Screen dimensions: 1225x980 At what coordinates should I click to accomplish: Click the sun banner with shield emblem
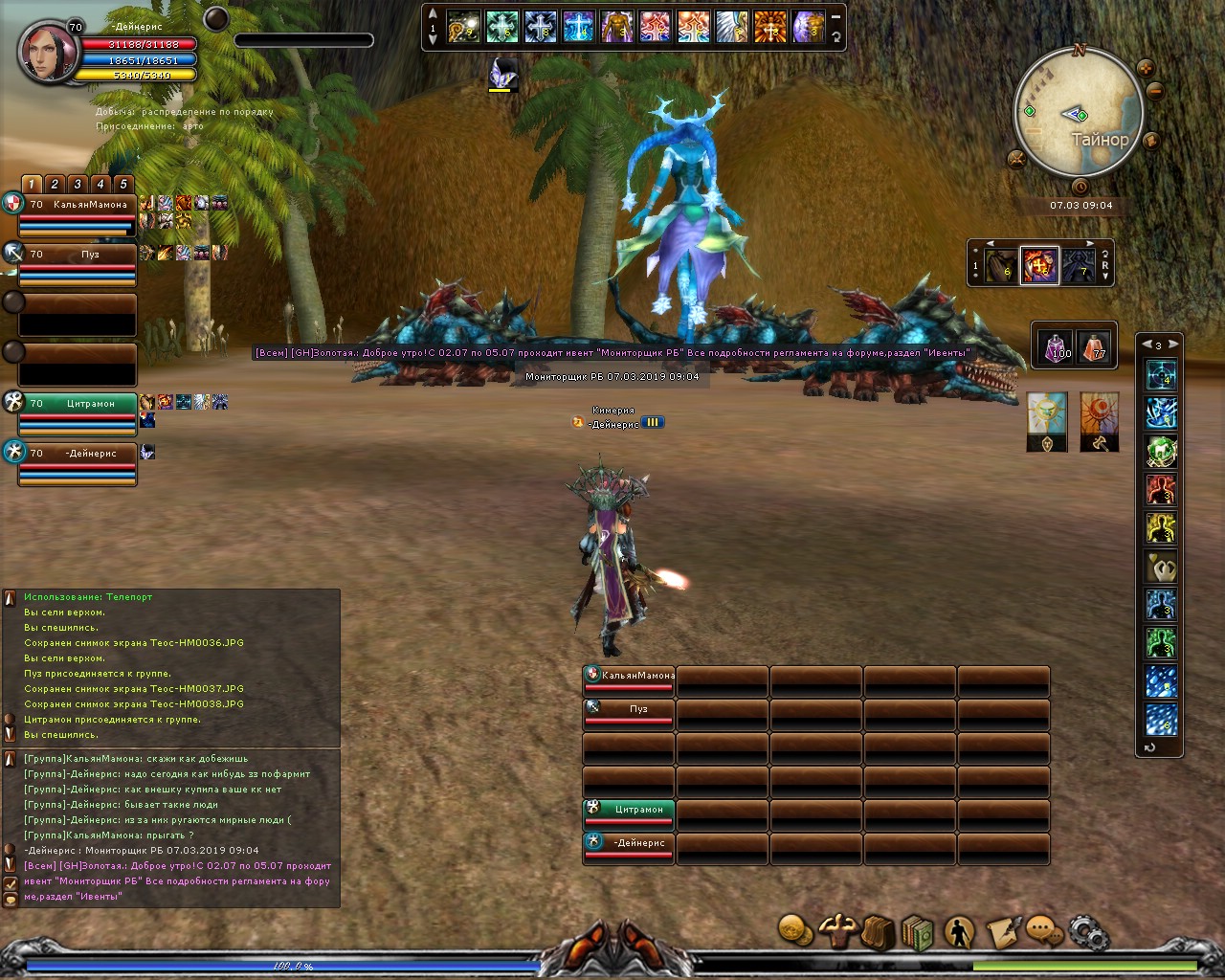1047,421
